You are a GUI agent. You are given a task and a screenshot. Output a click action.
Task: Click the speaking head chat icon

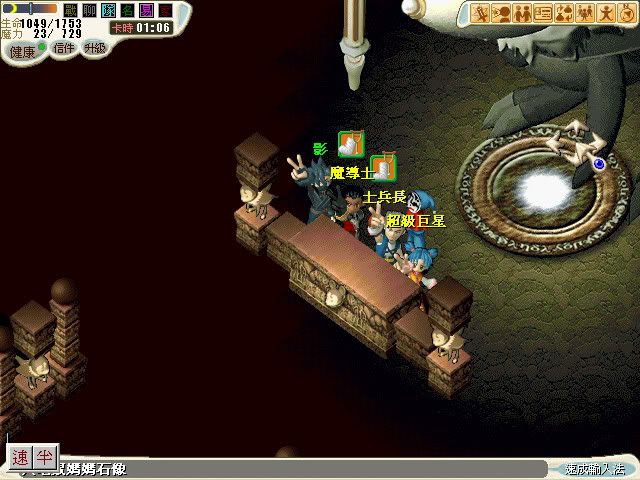(x=502, y=13)
